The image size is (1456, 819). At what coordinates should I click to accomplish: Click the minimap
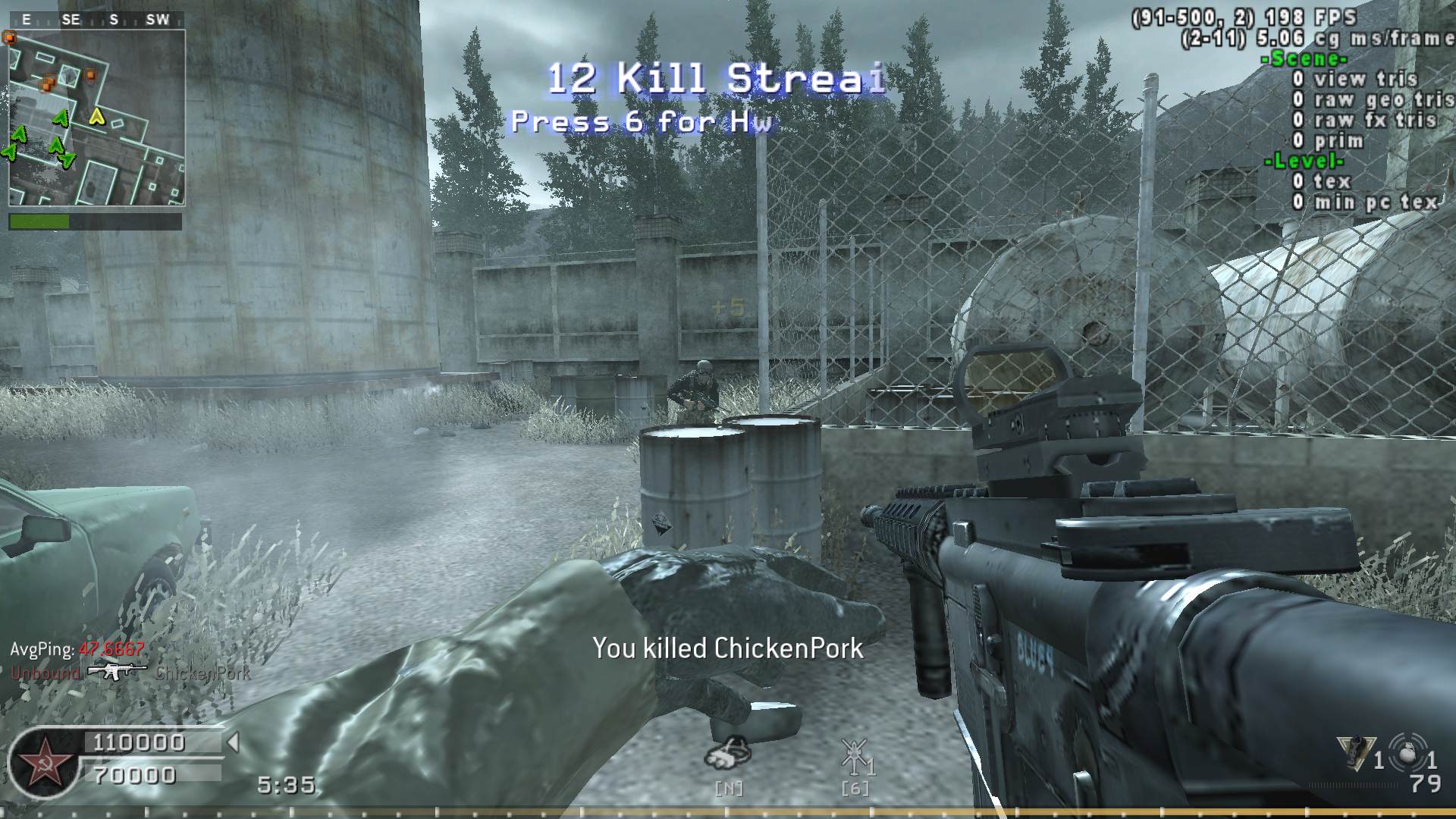pyautogui.click(x=96, y=118)
